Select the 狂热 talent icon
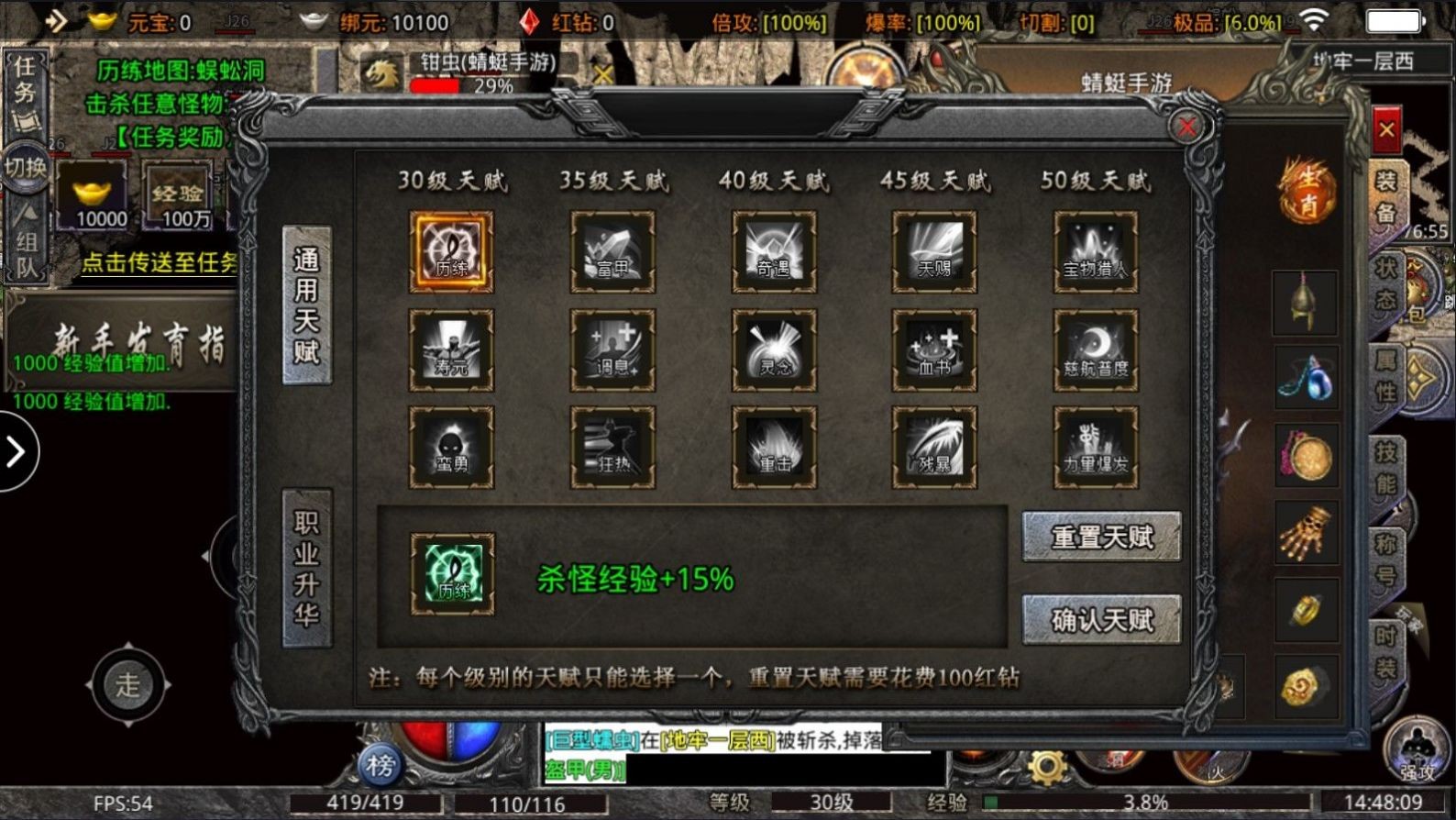This screenshot has height=820, width=1456. click(612, 446)
